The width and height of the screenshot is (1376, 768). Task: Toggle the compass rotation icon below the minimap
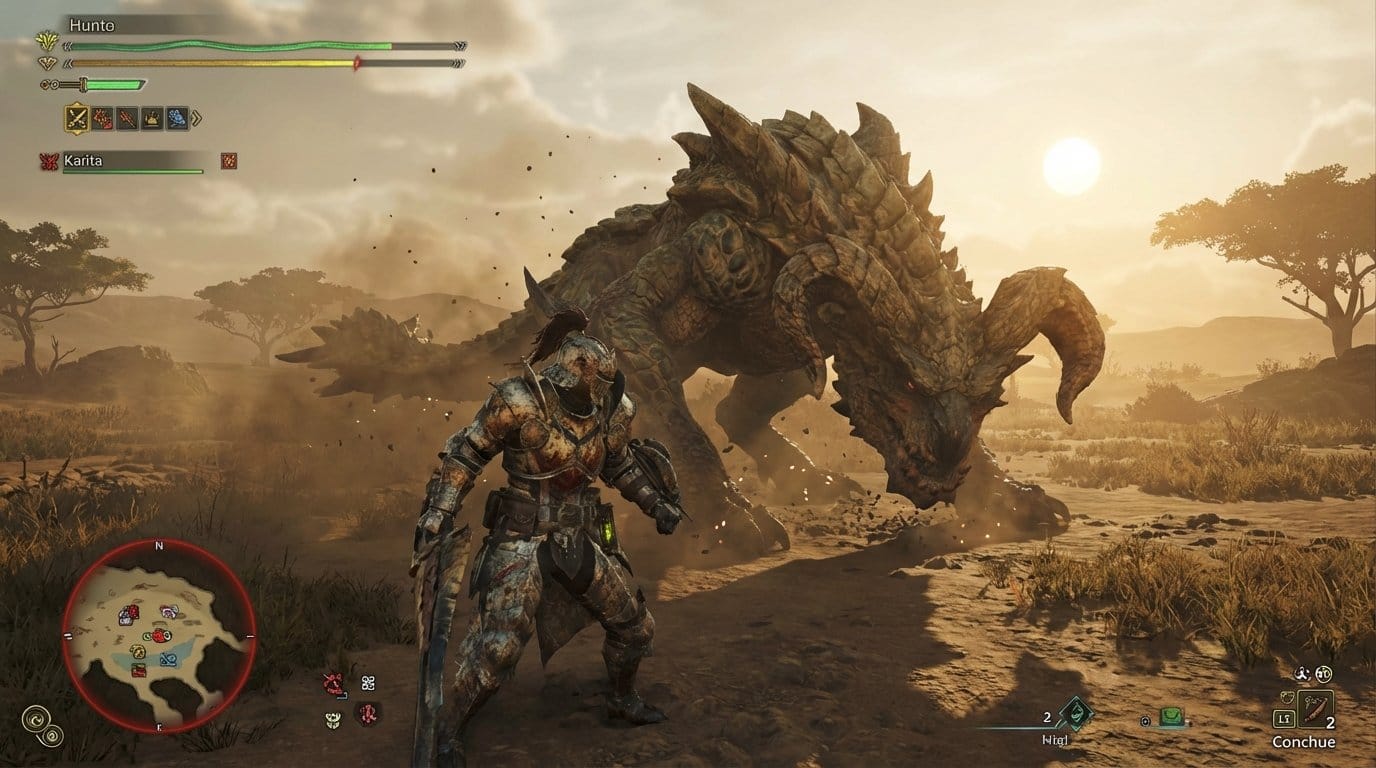coord(38,717)
